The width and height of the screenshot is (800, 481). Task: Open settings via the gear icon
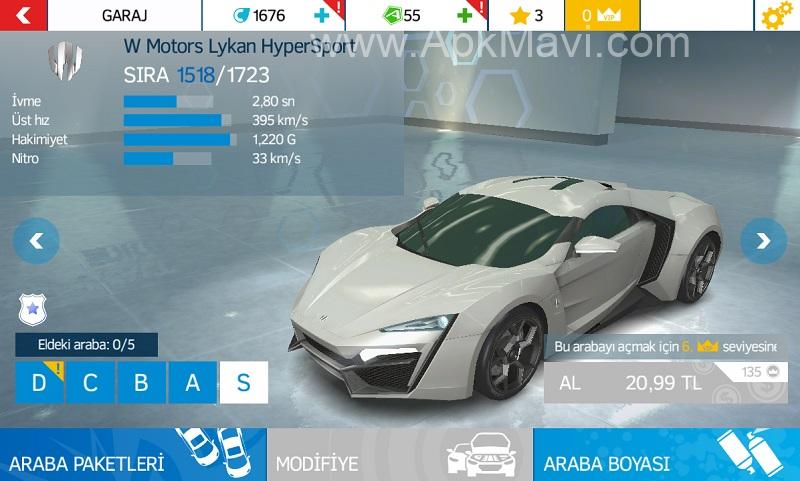775,16
